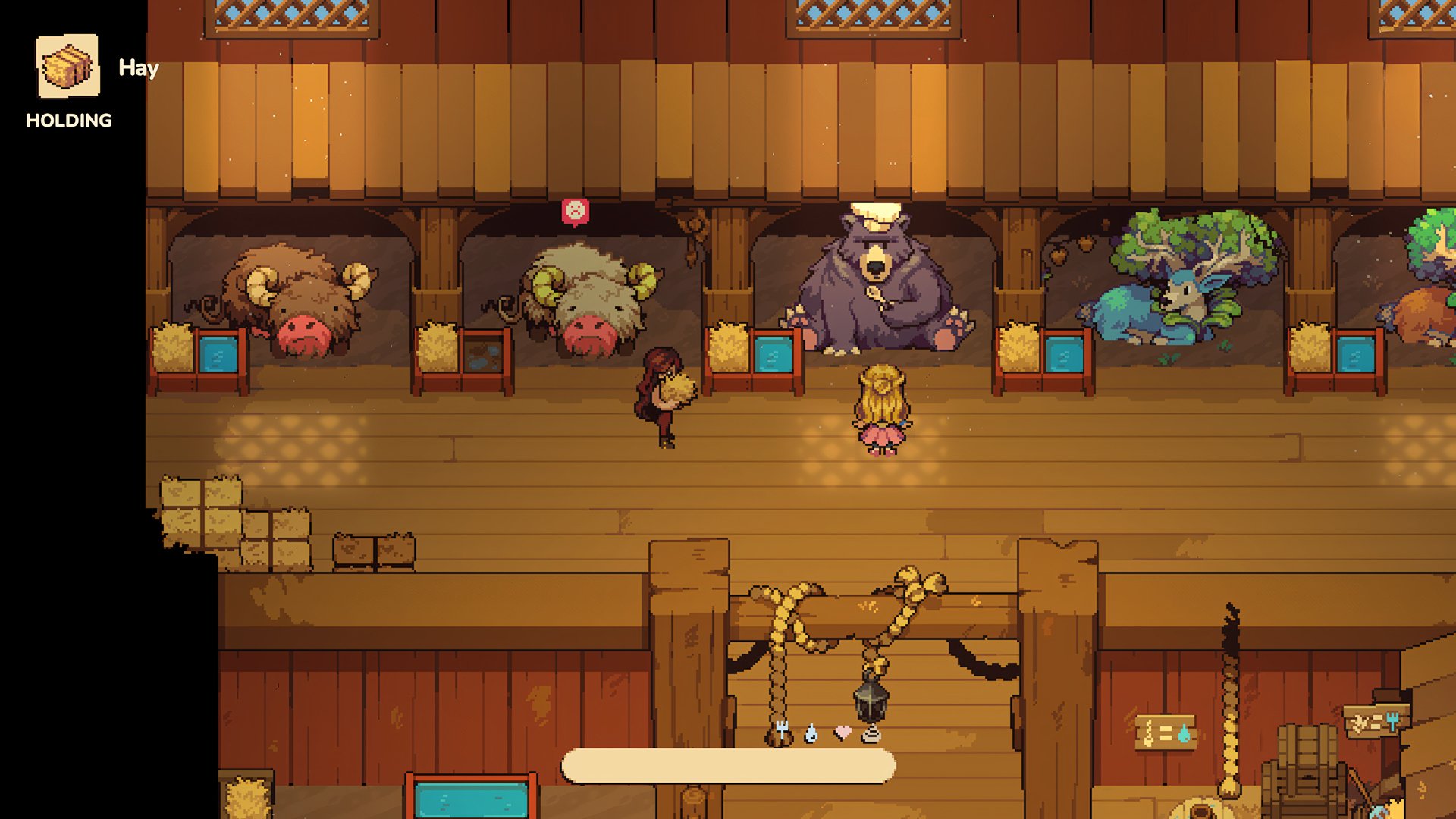1456x819 pixels.
Task: Click the blue fork icon on the right sign
Action: [x=1393, y=720]
